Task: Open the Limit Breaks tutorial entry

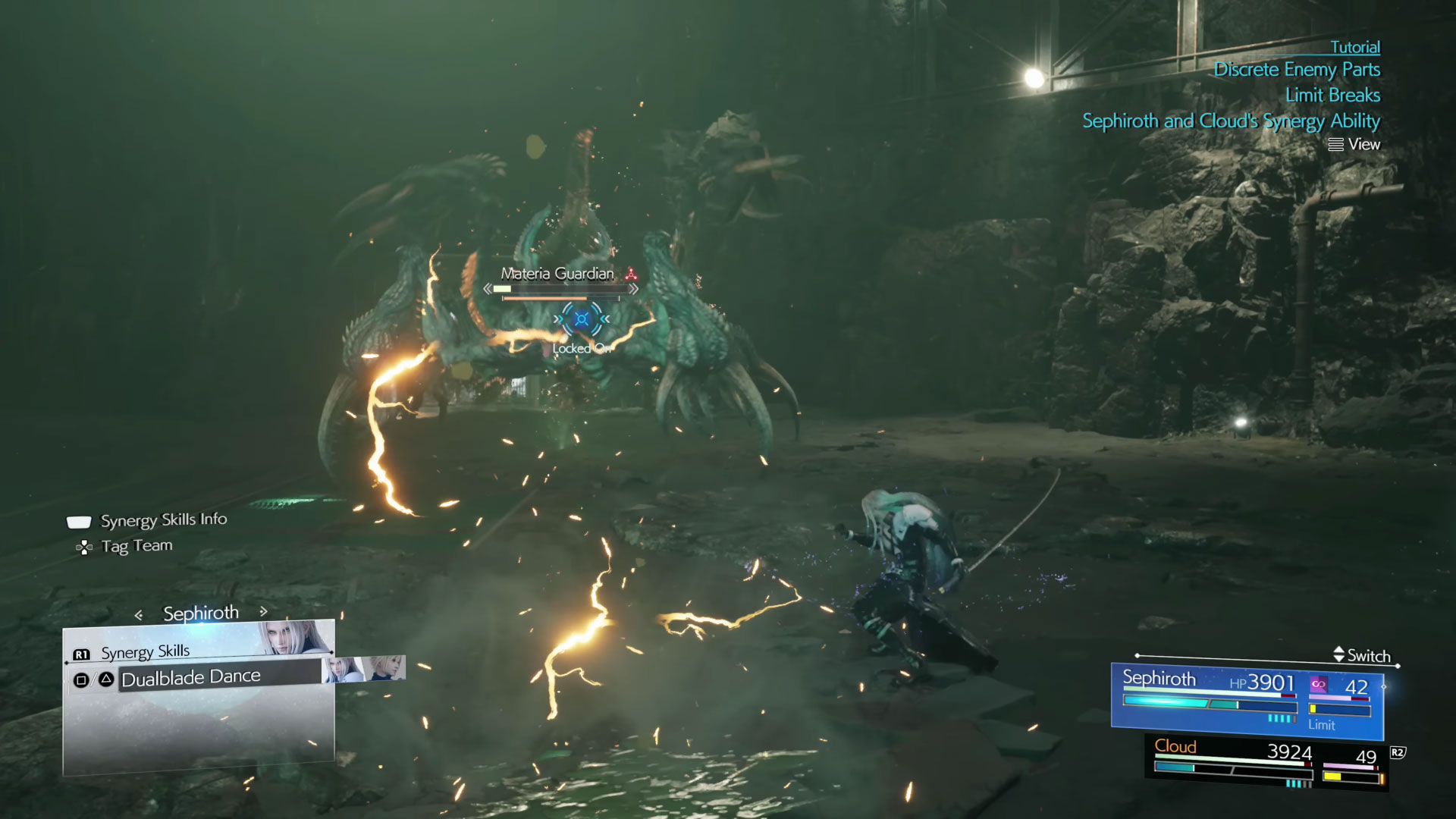Action: (1332, 96)
